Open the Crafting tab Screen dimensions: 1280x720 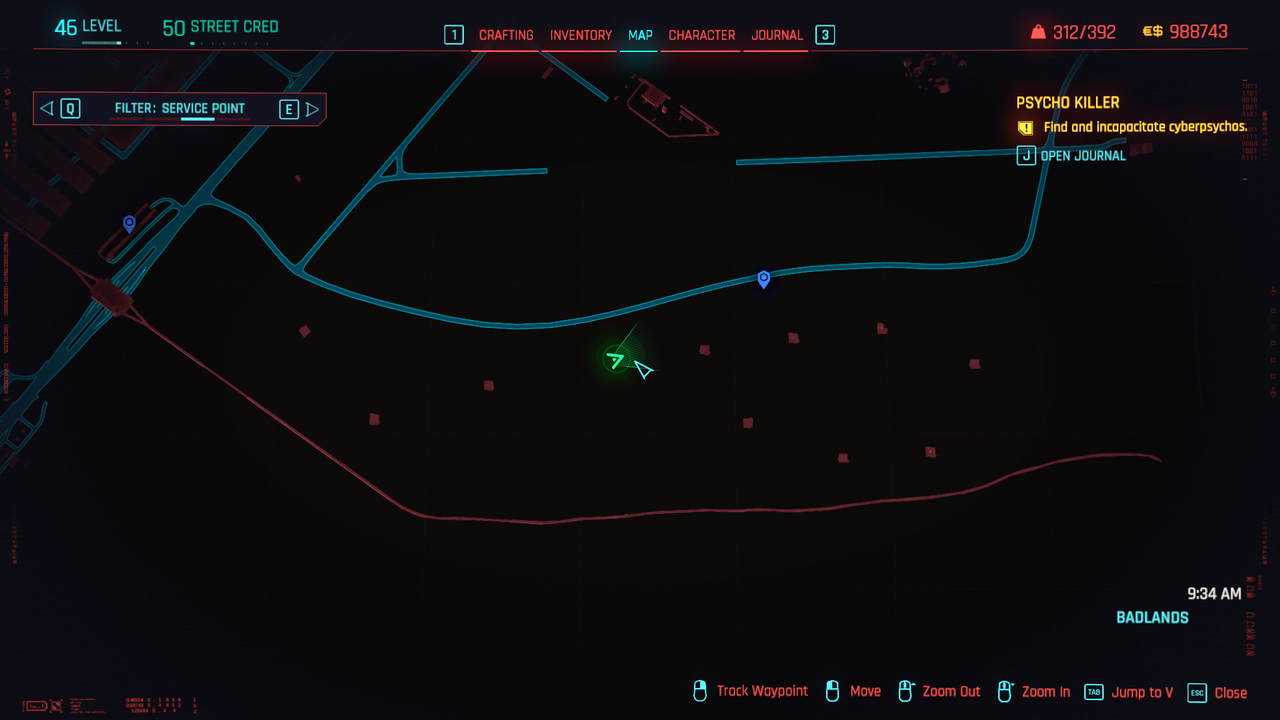[506, 35]
